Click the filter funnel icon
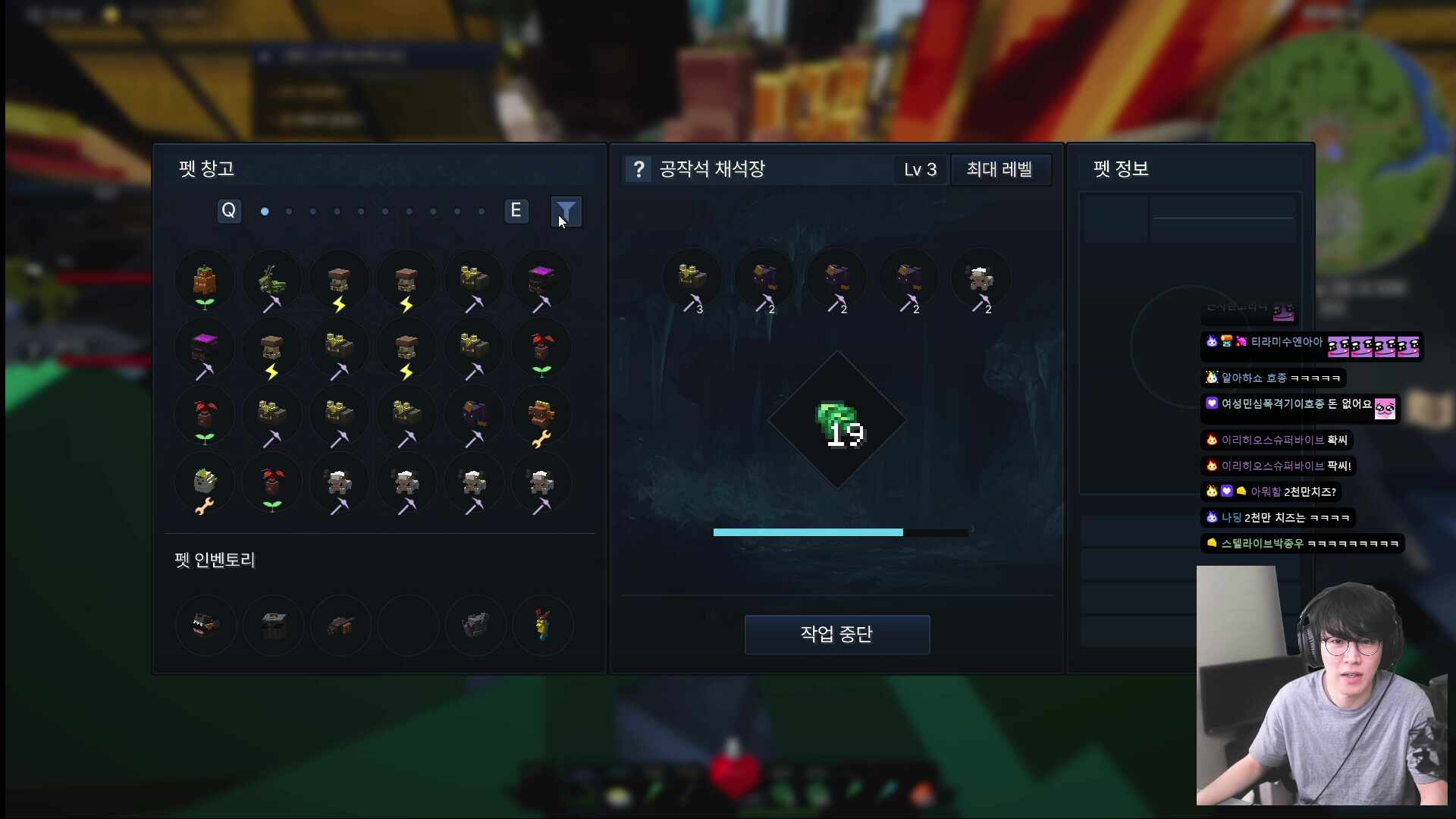Screen dimensions: 1456x819 click(566, 212)
